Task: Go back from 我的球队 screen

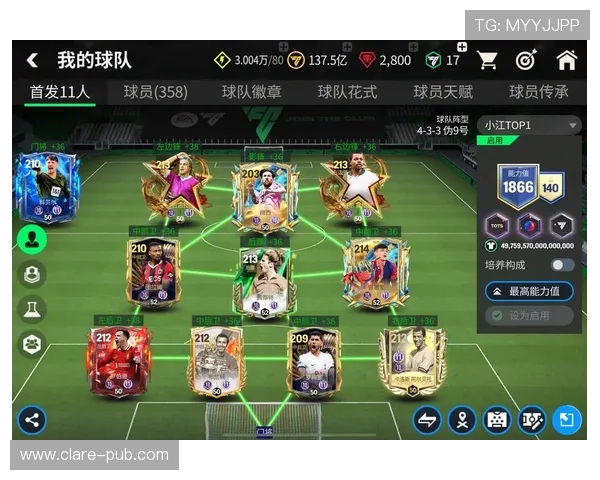Action: [32, 60]
